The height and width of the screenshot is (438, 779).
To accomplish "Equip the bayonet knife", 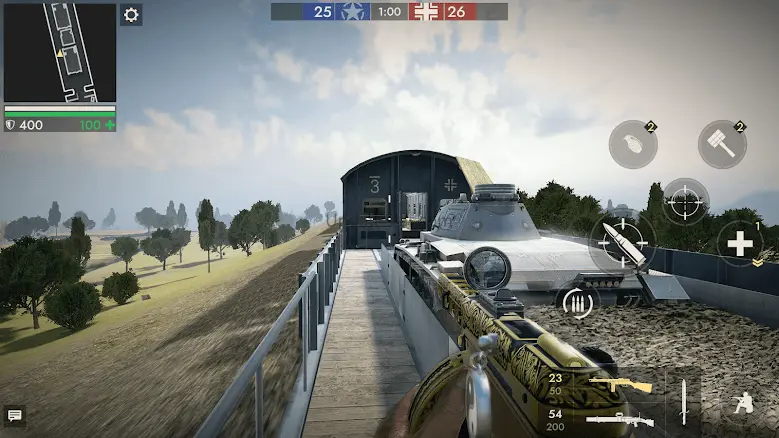I will [x=684, y=402].
